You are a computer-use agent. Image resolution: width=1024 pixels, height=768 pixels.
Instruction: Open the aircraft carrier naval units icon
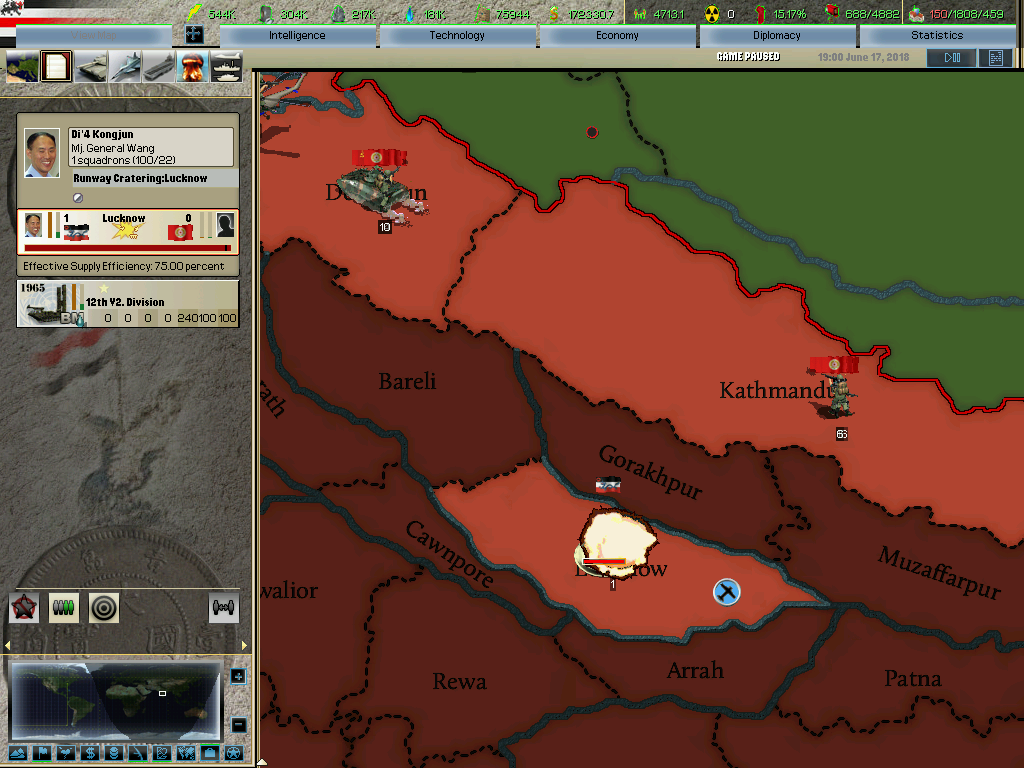pos(159,67)
